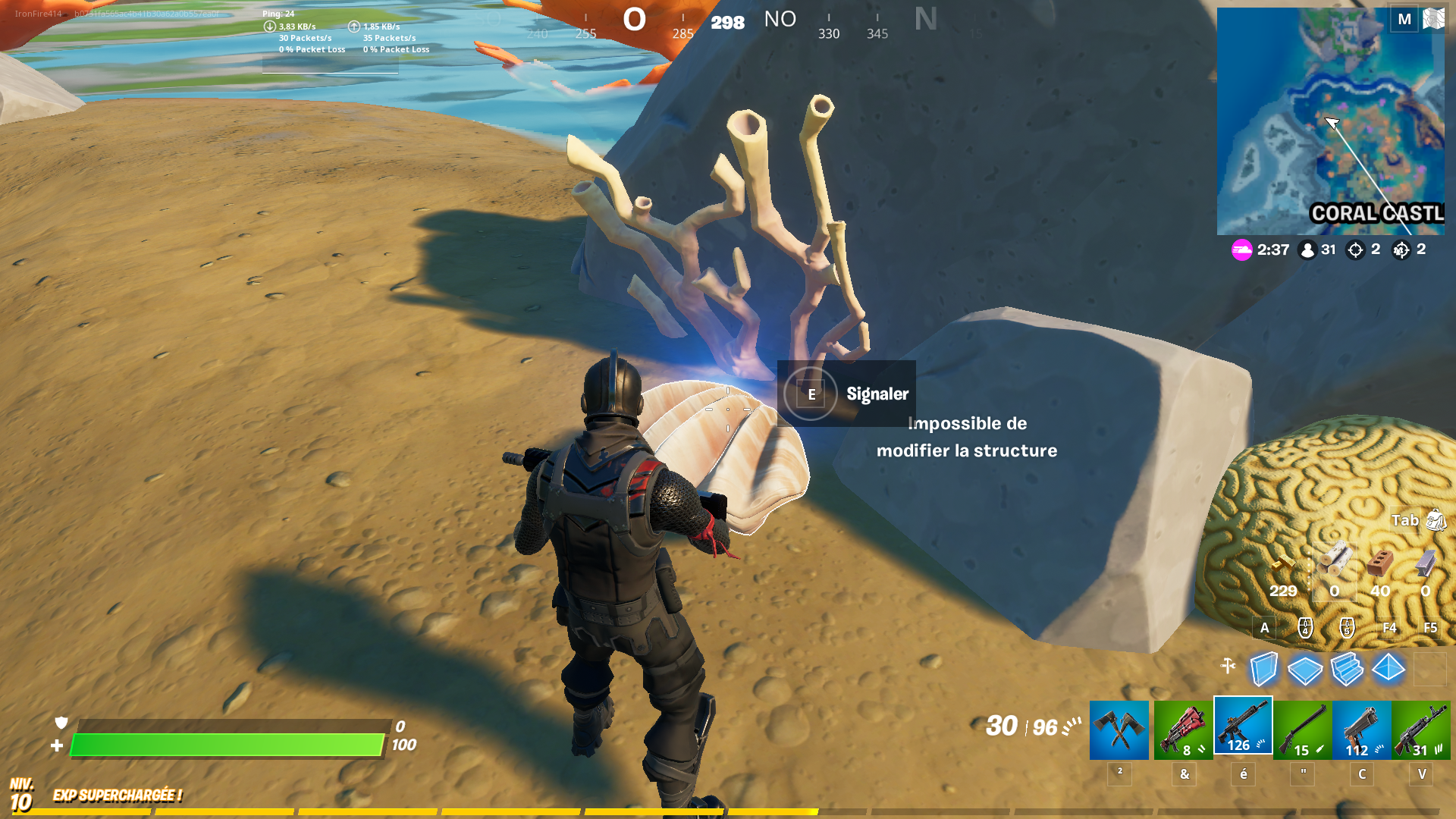The image size is (1456, 819).
Task: Select the wall building piece
Action: click(x=1263, y=669)
